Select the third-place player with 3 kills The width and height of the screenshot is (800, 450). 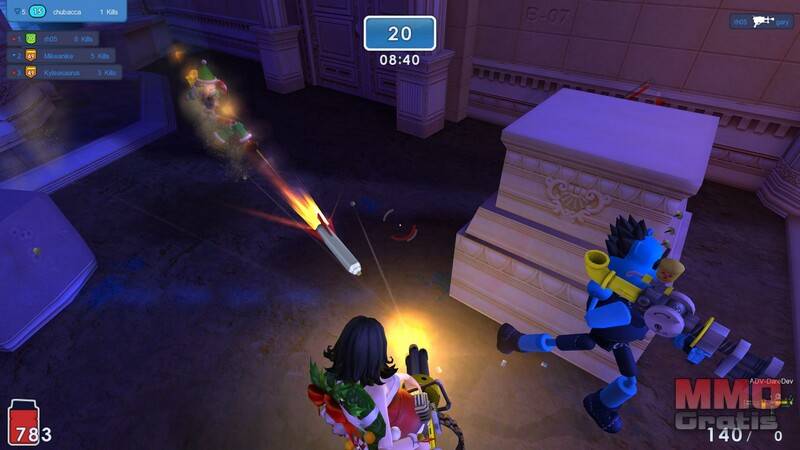click(64, 72)
